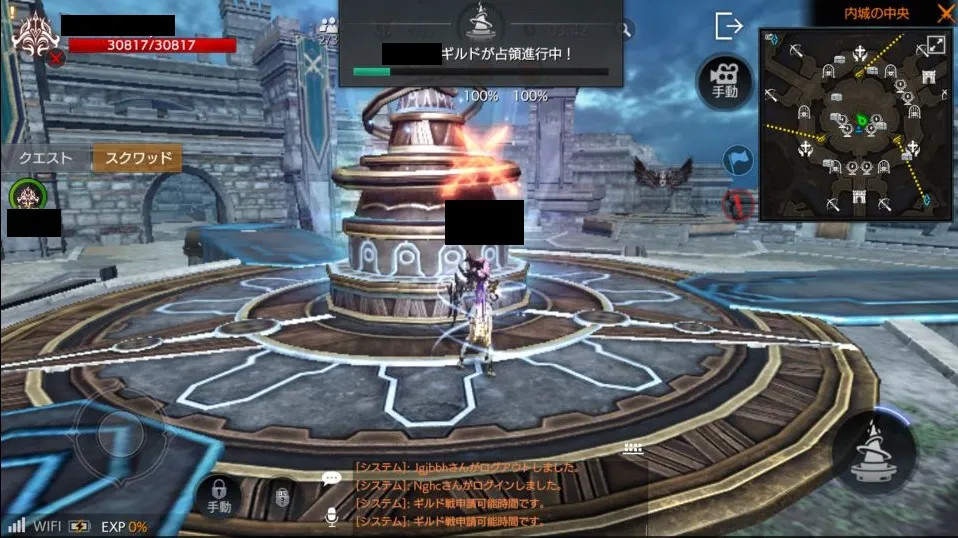958x538 pixels.
Task: Click the blue flag button
Action: pos(738,161)
